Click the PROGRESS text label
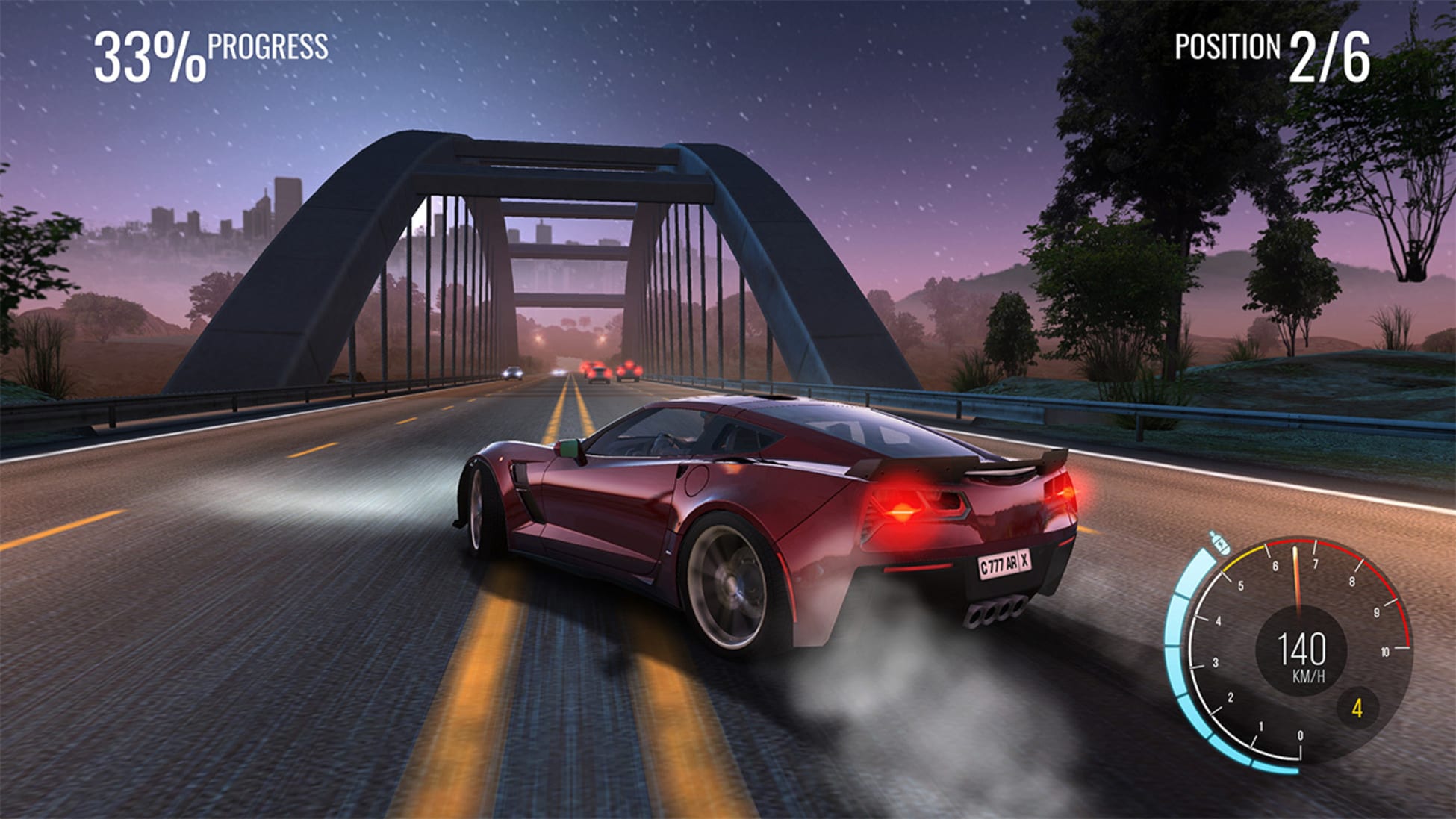 pos(267,51)
